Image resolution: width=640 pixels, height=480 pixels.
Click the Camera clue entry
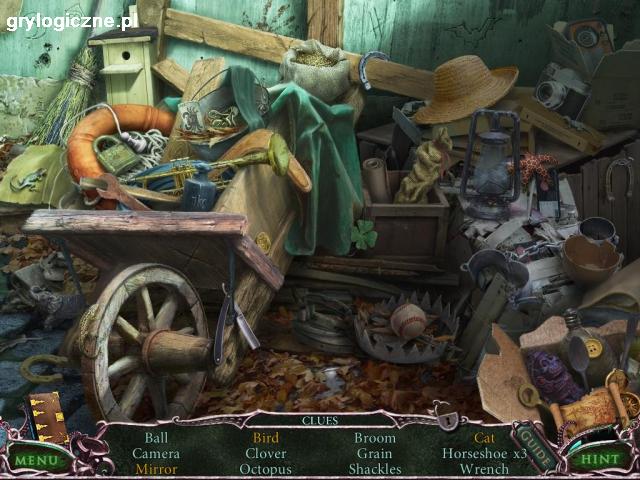[x=156, y=453]
